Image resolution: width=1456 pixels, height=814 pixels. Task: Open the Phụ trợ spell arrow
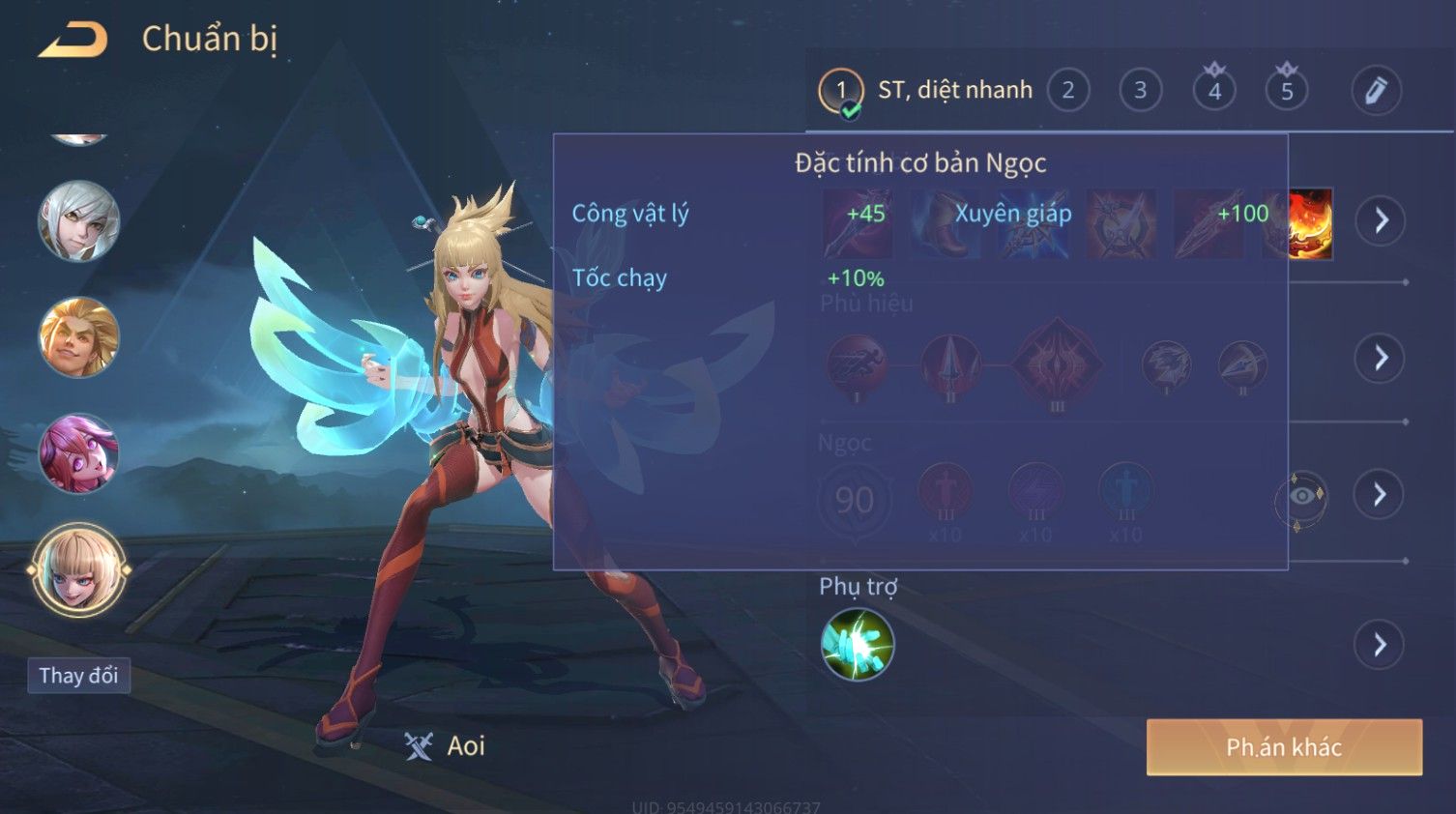pos(1381,645)
